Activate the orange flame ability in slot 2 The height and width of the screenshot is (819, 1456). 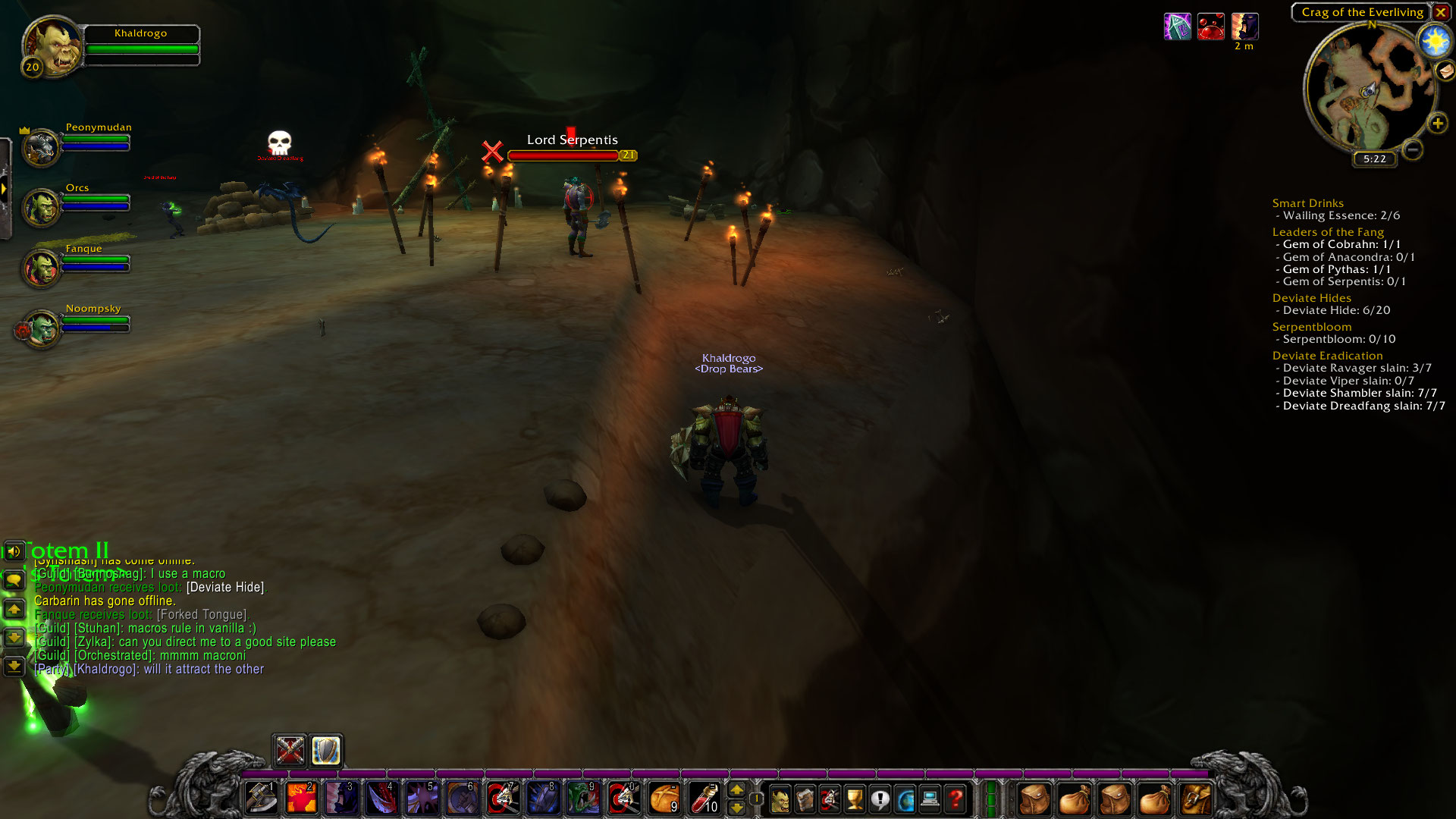(301, 799)
